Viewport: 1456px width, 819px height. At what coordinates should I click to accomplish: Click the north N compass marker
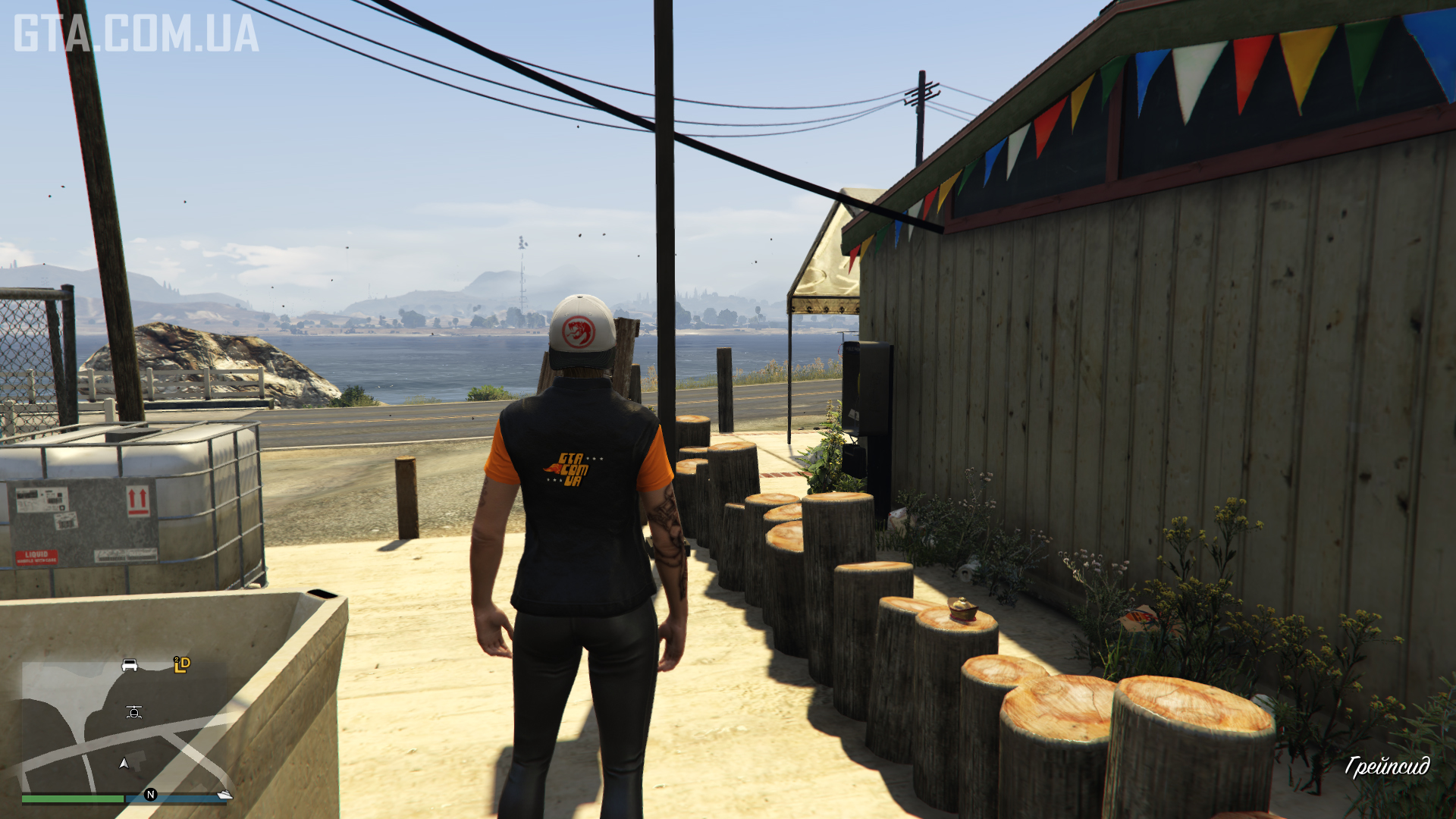pyautogui.click(x=150, y=794)
